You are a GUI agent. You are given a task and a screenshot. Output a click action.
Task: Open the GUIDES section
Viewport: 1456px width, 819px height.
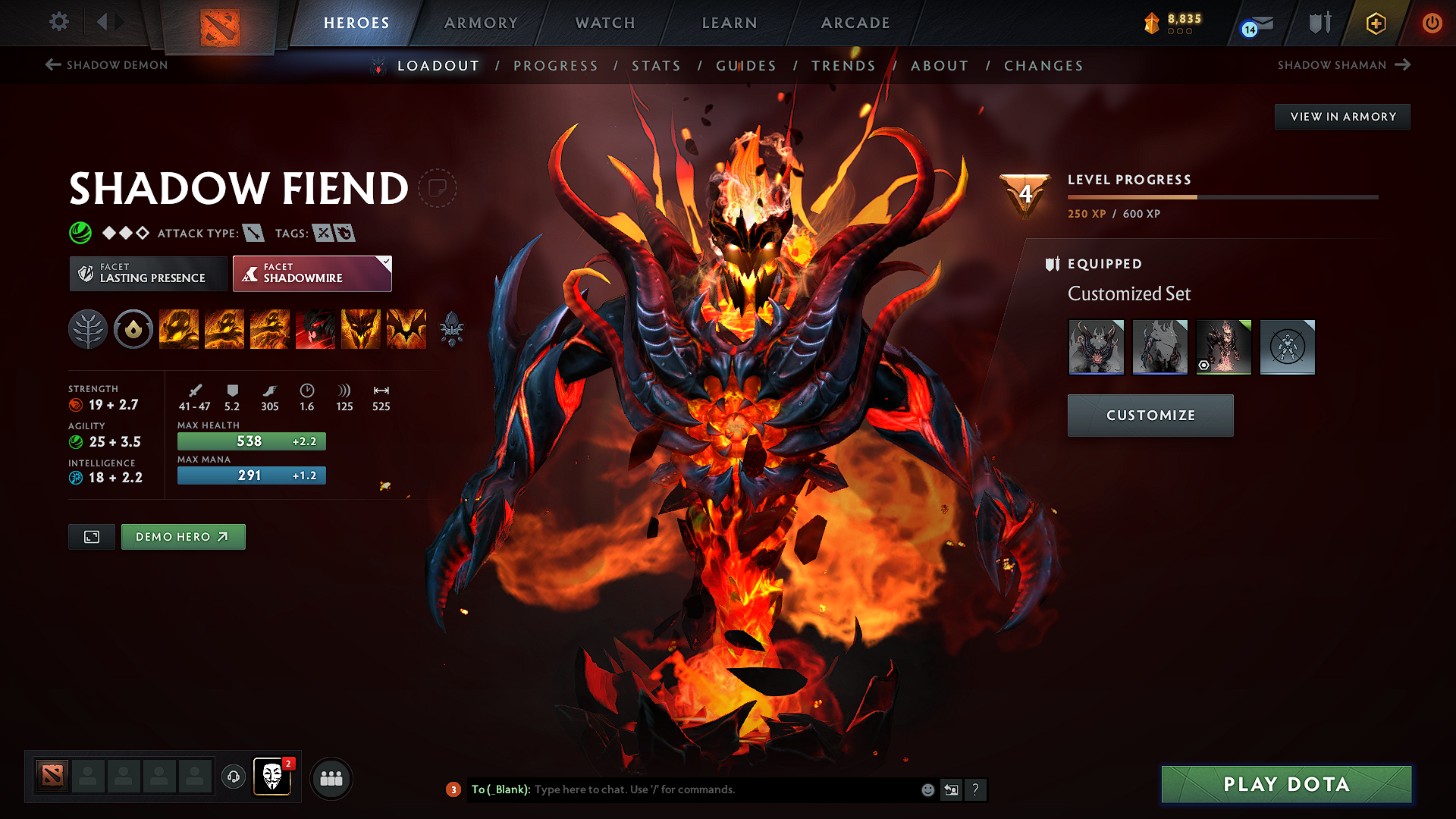[745, 66]
